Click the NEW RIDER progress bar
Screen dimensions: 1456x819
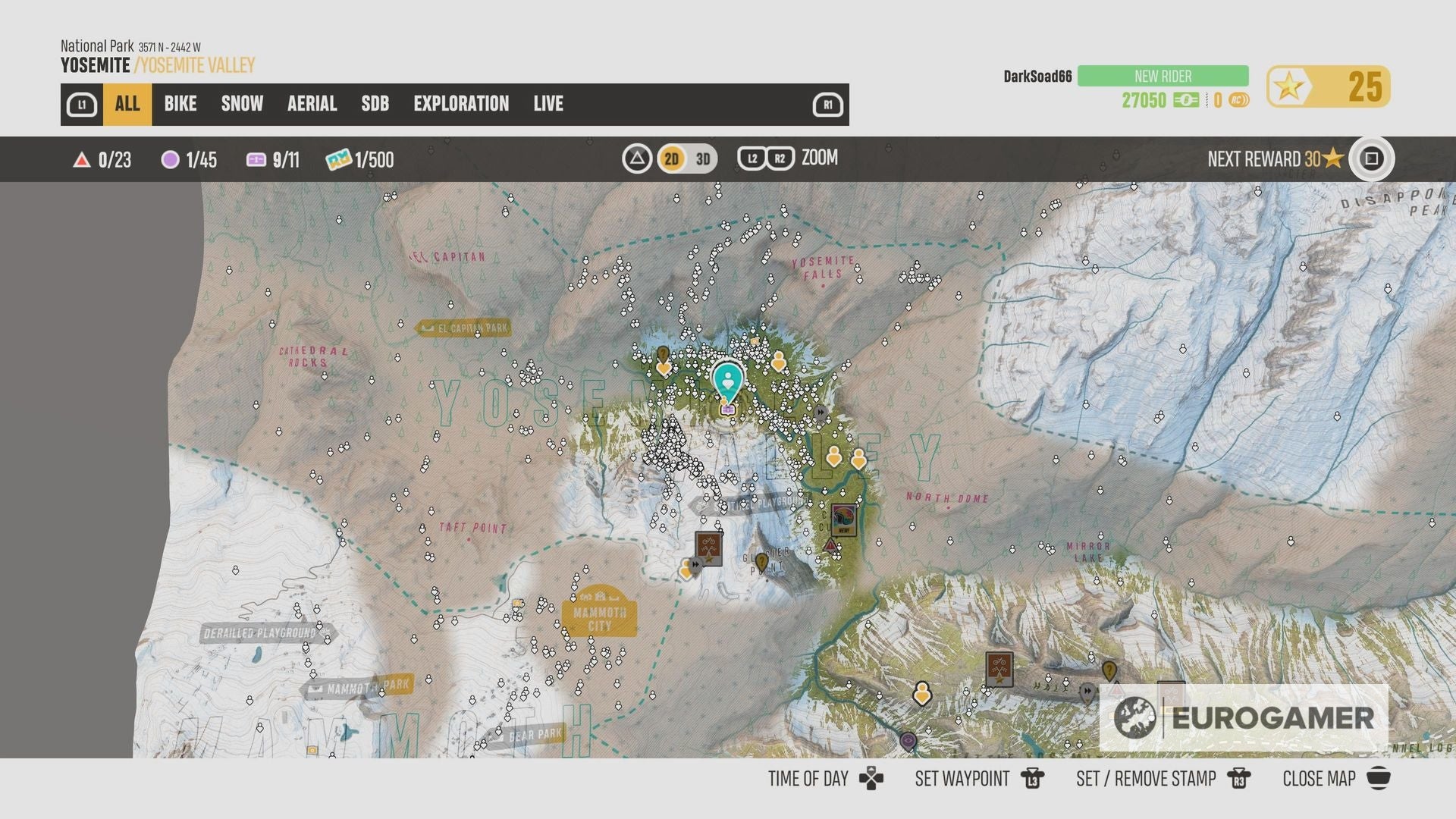pyautogui.click(x=1162, y=76)
